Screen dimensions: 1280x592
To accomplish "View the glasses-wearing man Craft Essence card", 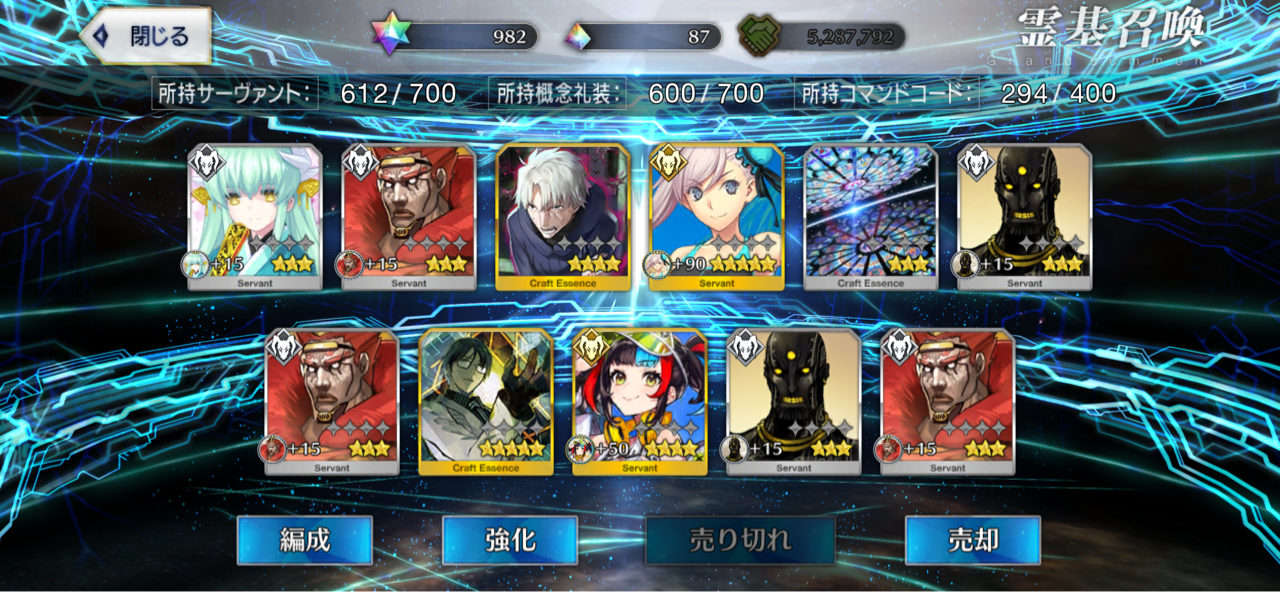I will [486, 400].
